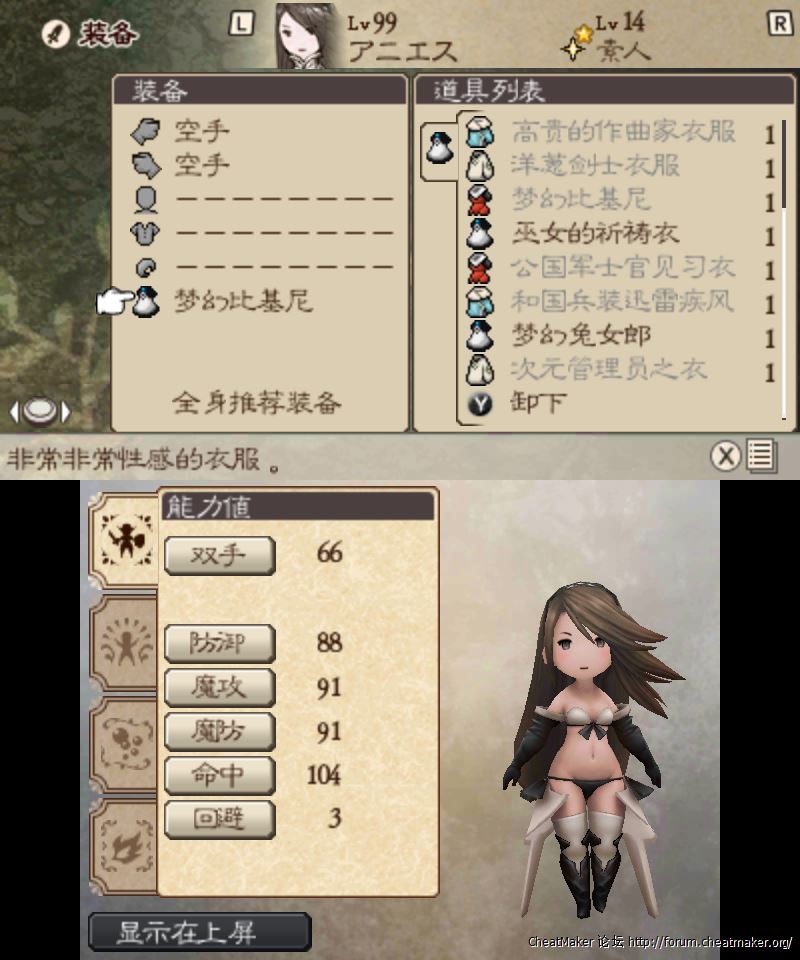Select 梦幻比基尼 in the equipped costume slot
This screenshot has height=960, width=800.
(244, 301)
